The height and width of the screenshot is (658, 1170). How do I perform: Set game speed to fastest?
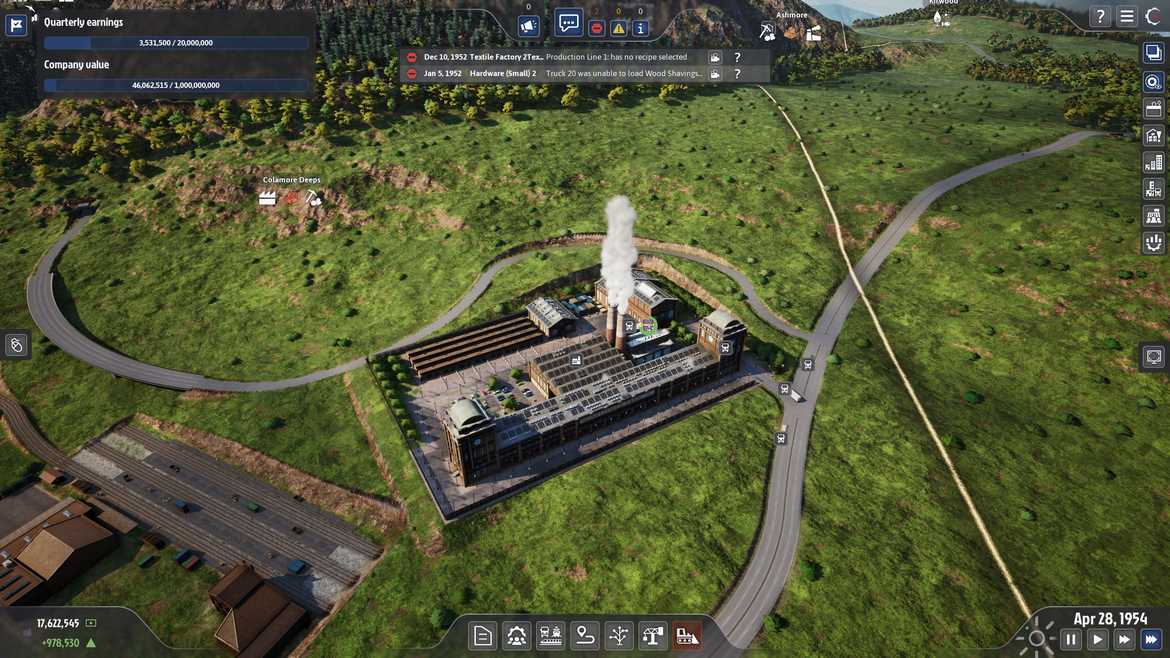(x=1152, y=639)
